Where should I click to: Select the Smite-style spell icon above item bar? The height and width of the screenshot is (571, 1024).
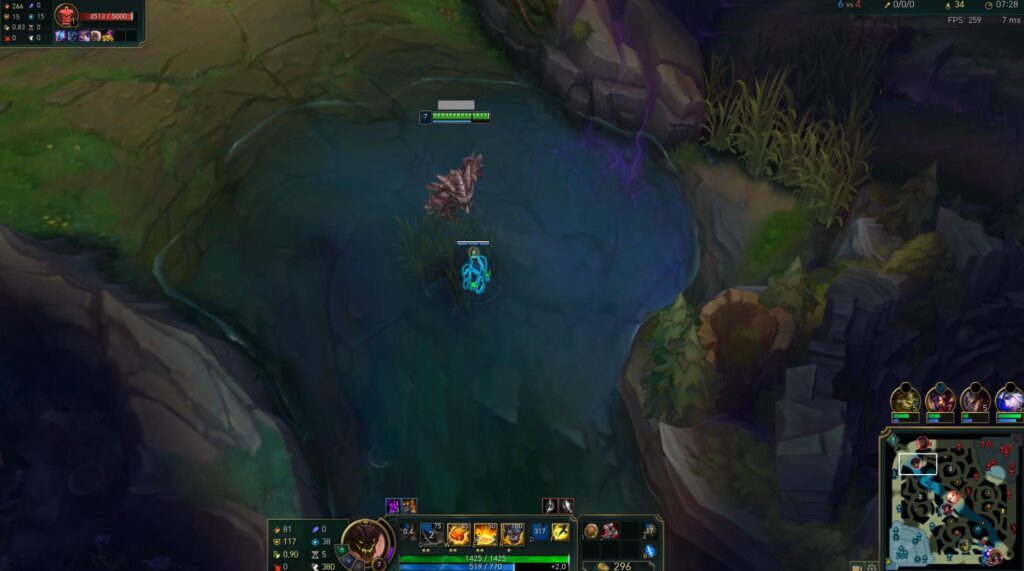[x=550, y=506]
